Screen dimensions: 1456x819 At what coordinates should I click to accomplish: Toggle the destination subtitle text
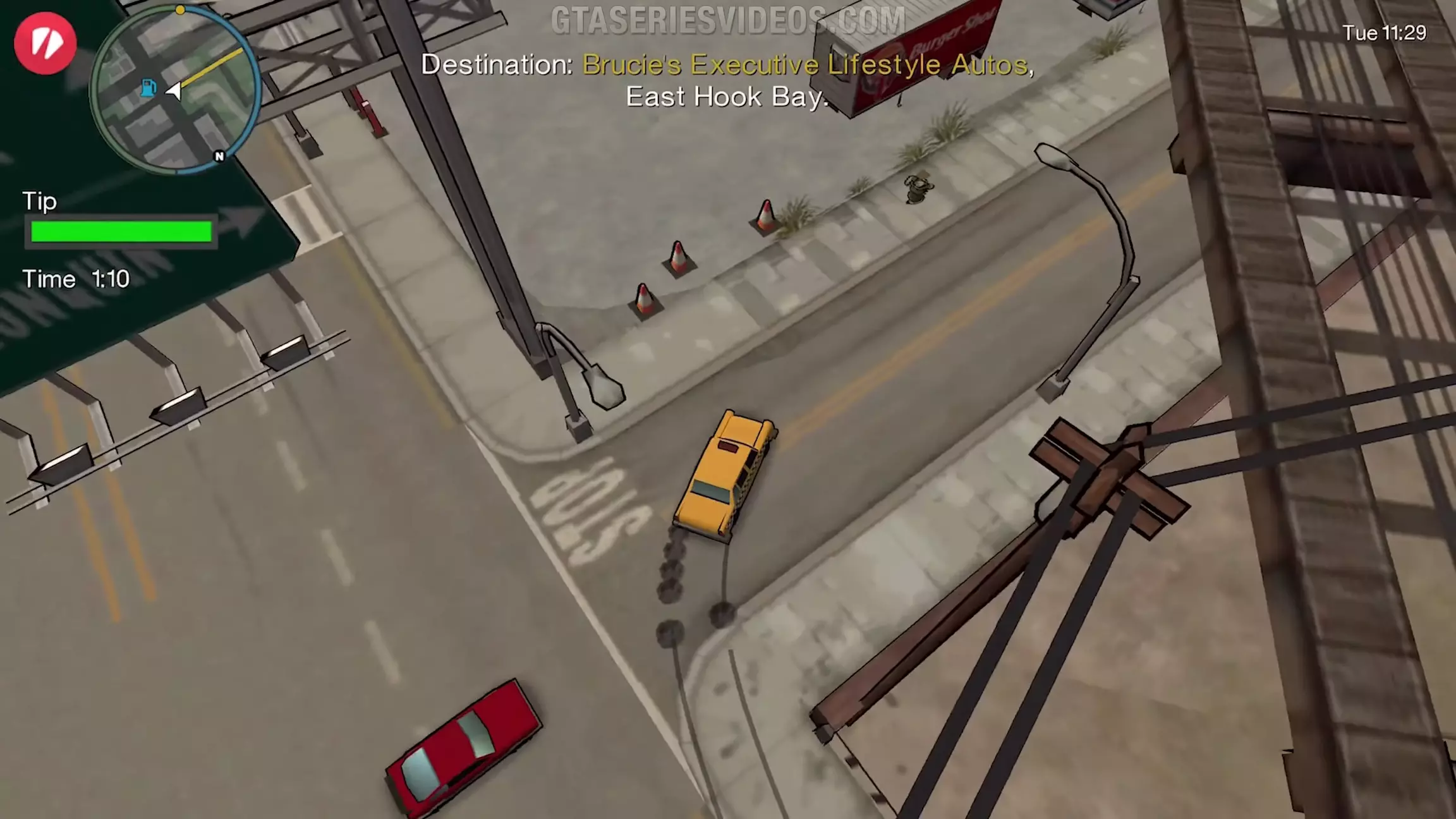click(725, 80)
